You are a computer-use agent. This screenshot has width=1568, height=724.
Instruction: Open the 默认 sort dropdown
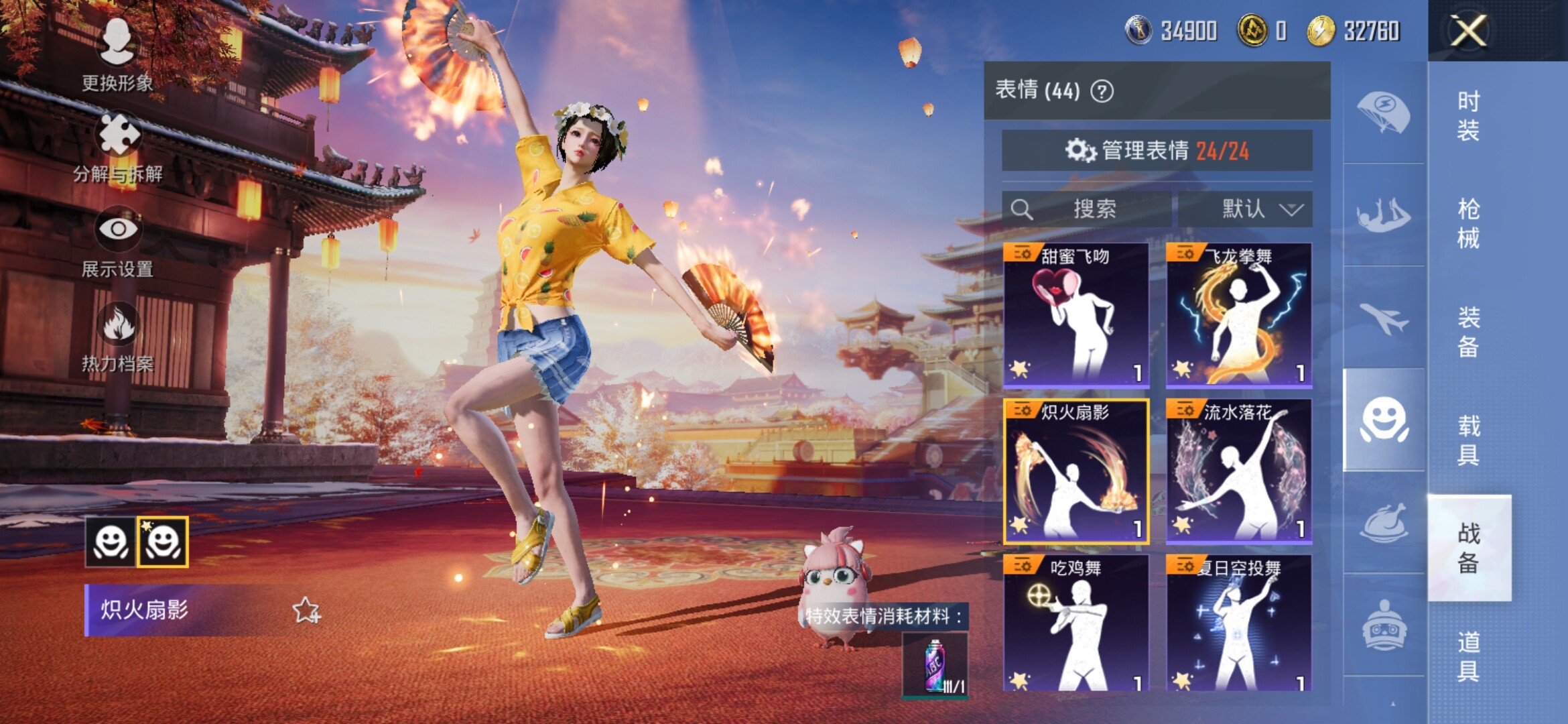tap(1245, 209)
